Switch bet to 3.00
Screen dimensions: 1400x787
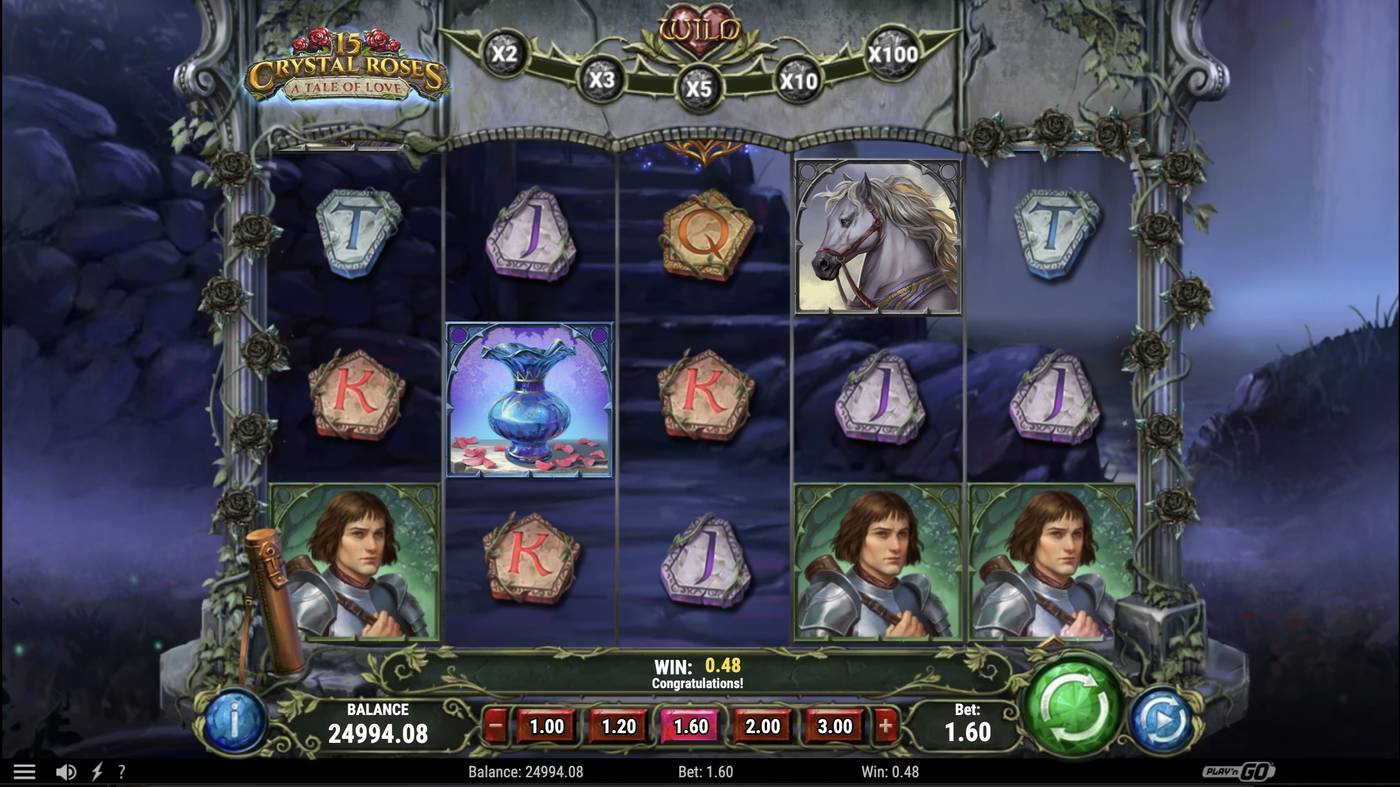[x=834, y=727]
